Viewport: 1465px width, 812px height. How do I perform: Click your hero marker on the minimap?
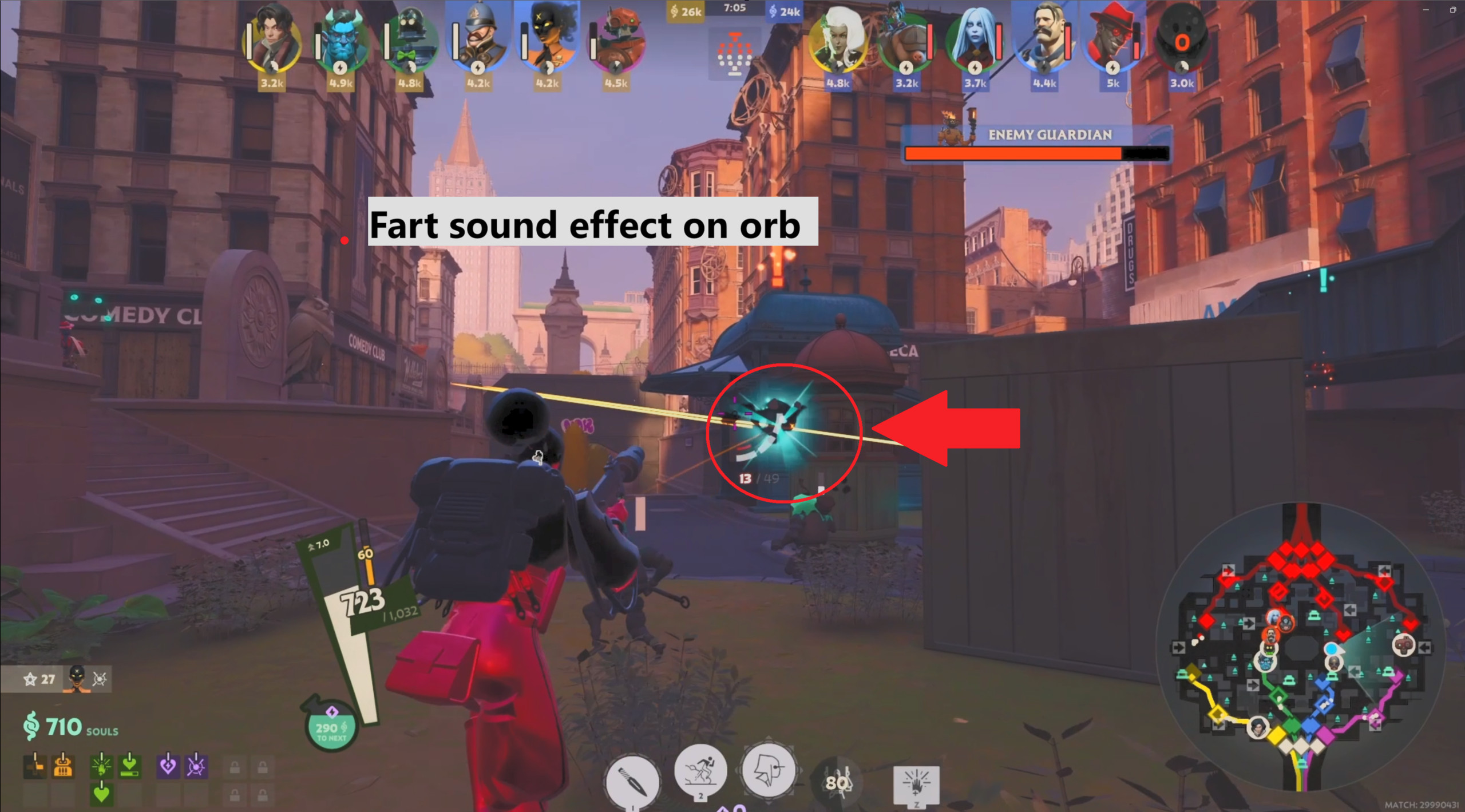click(x=1333, y=648)
